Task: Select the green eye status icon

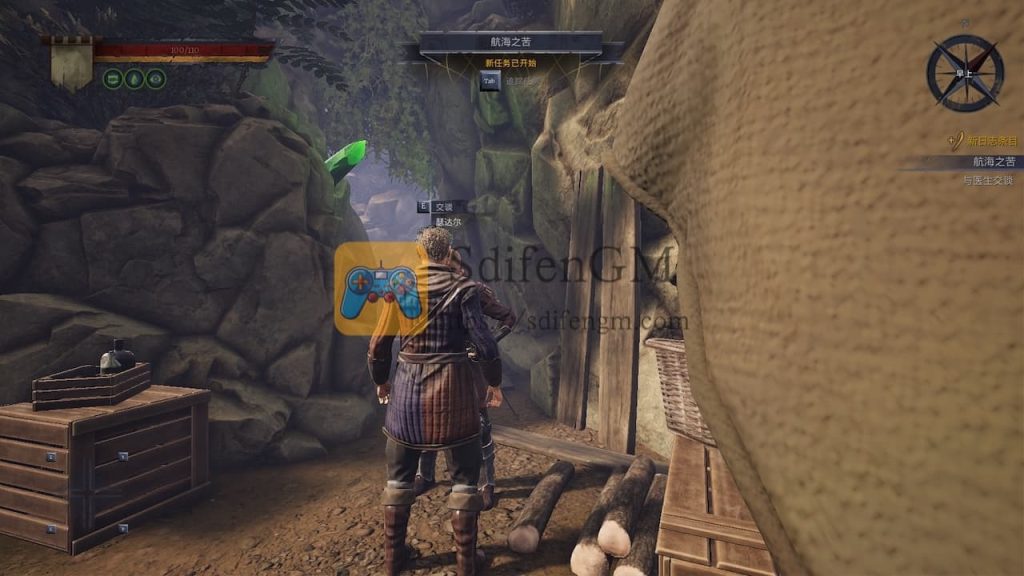Action: coord(156,78)
